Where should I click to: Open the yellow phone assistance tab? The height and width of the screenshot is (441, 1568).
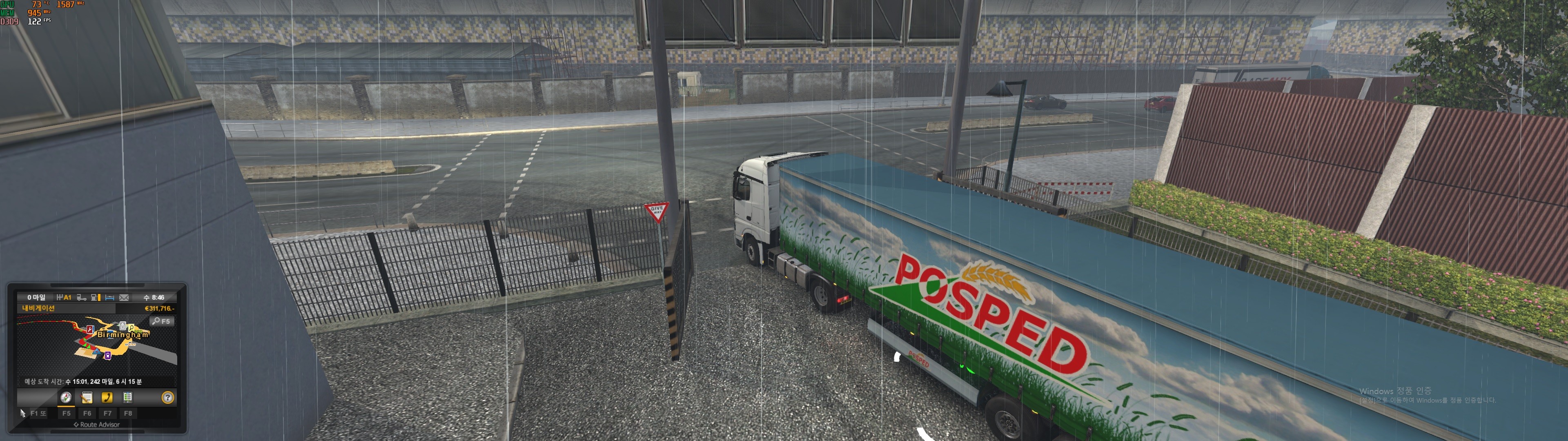pyautogui.click(x=107, y=398)
